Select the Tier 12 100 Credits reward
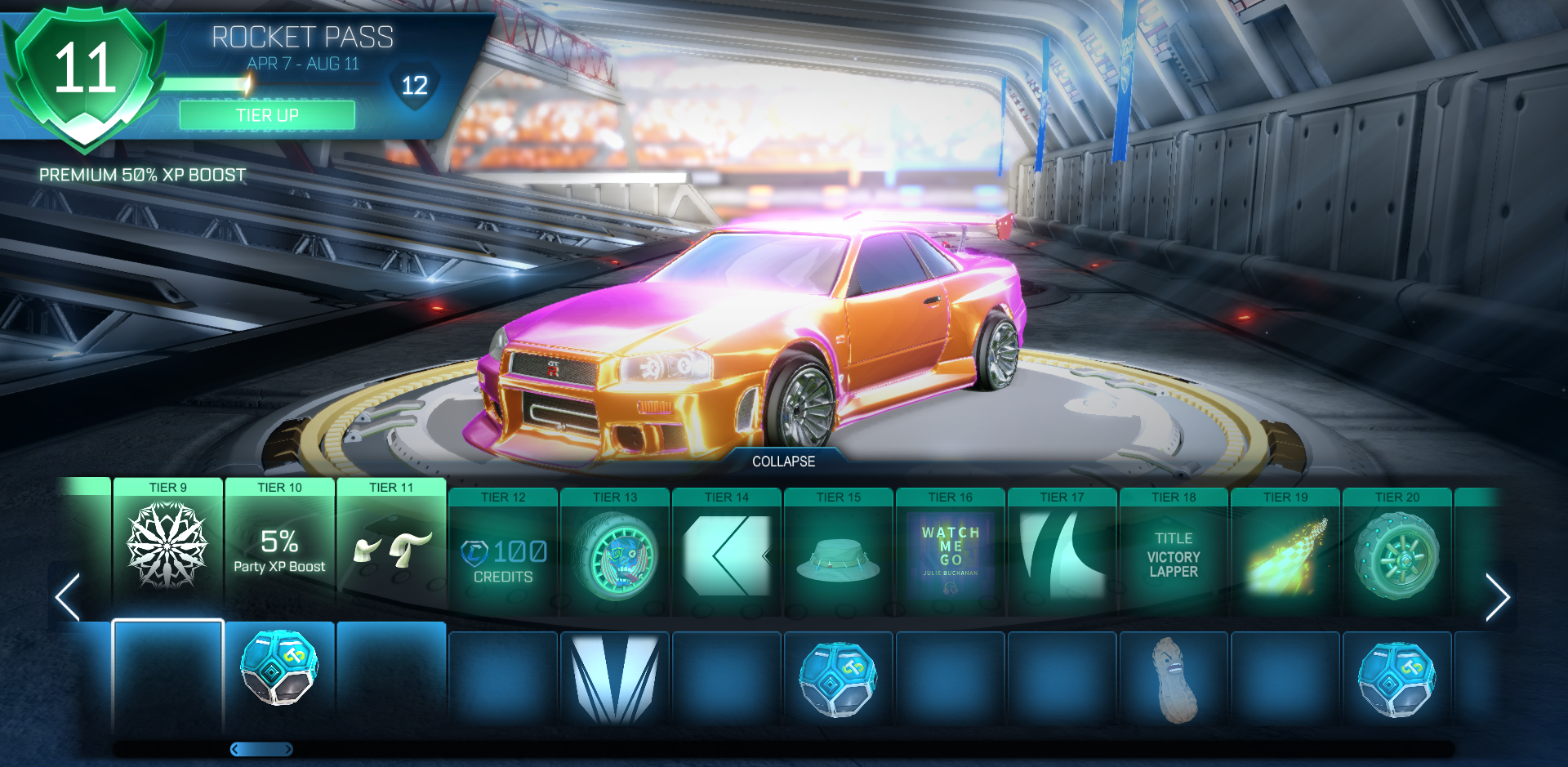1568x767 pixels. click(x=503, y=559)
